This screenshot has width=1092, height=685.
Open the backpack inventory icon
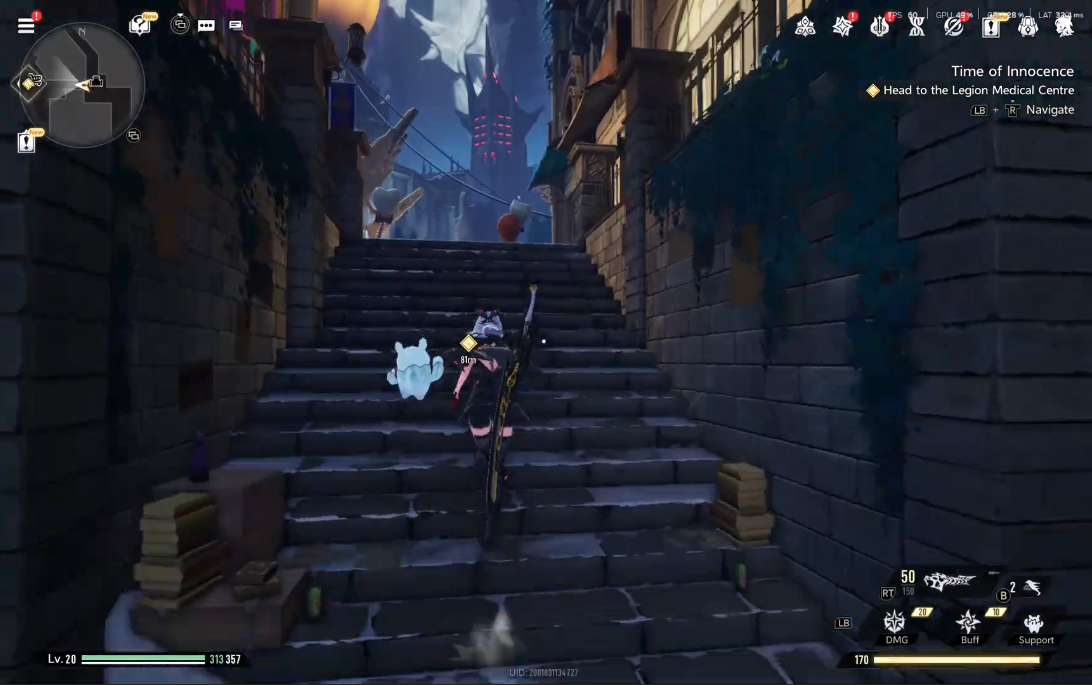1028,27
